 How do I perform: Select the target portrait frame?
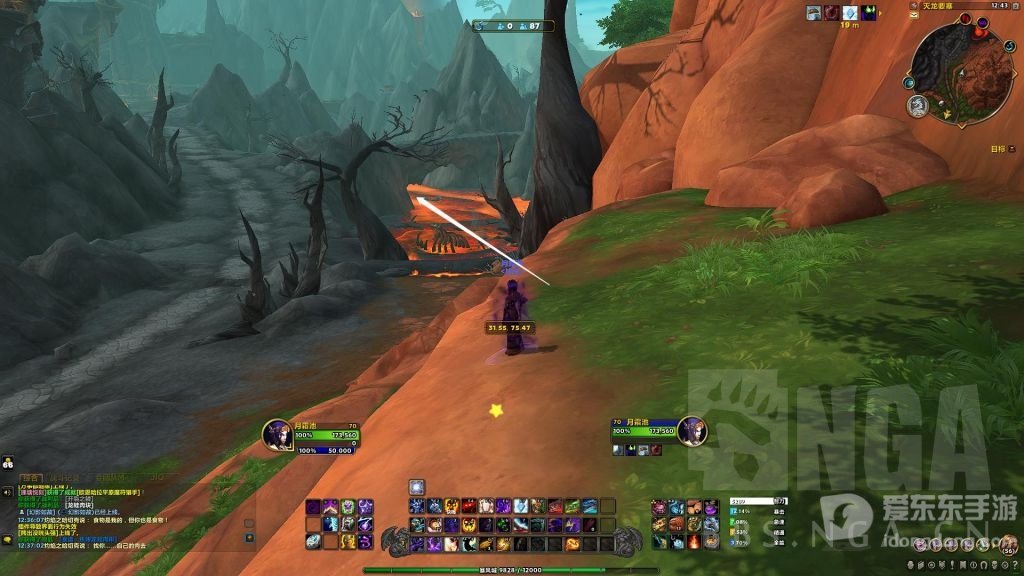point(692,432)
